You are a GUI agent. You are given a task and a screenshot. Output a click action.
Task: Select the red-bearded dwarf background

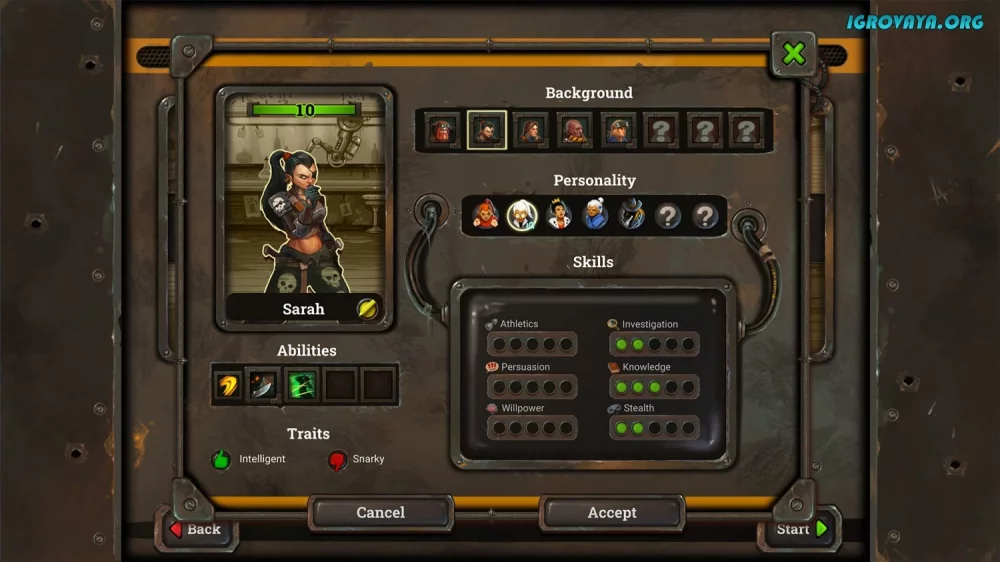[x=444, y=130]
